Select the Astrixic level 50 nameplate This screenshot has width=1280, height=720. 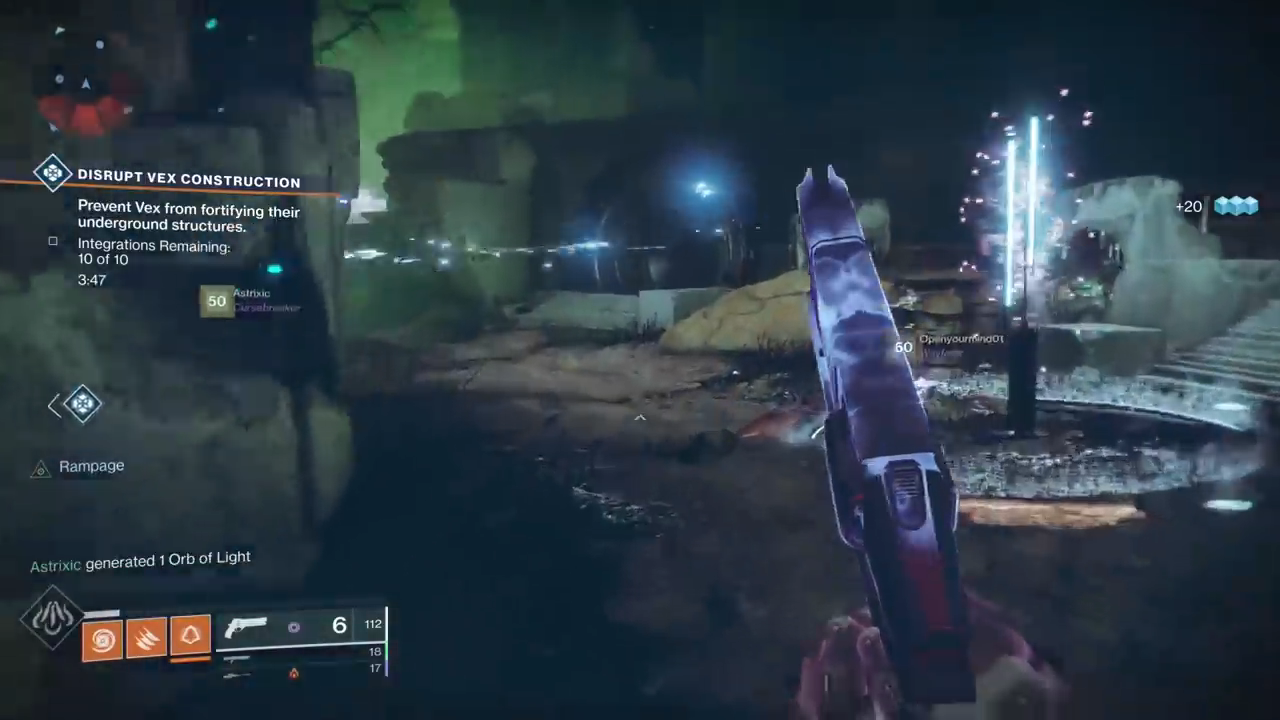pyautogui.click(x=252, y=300)
